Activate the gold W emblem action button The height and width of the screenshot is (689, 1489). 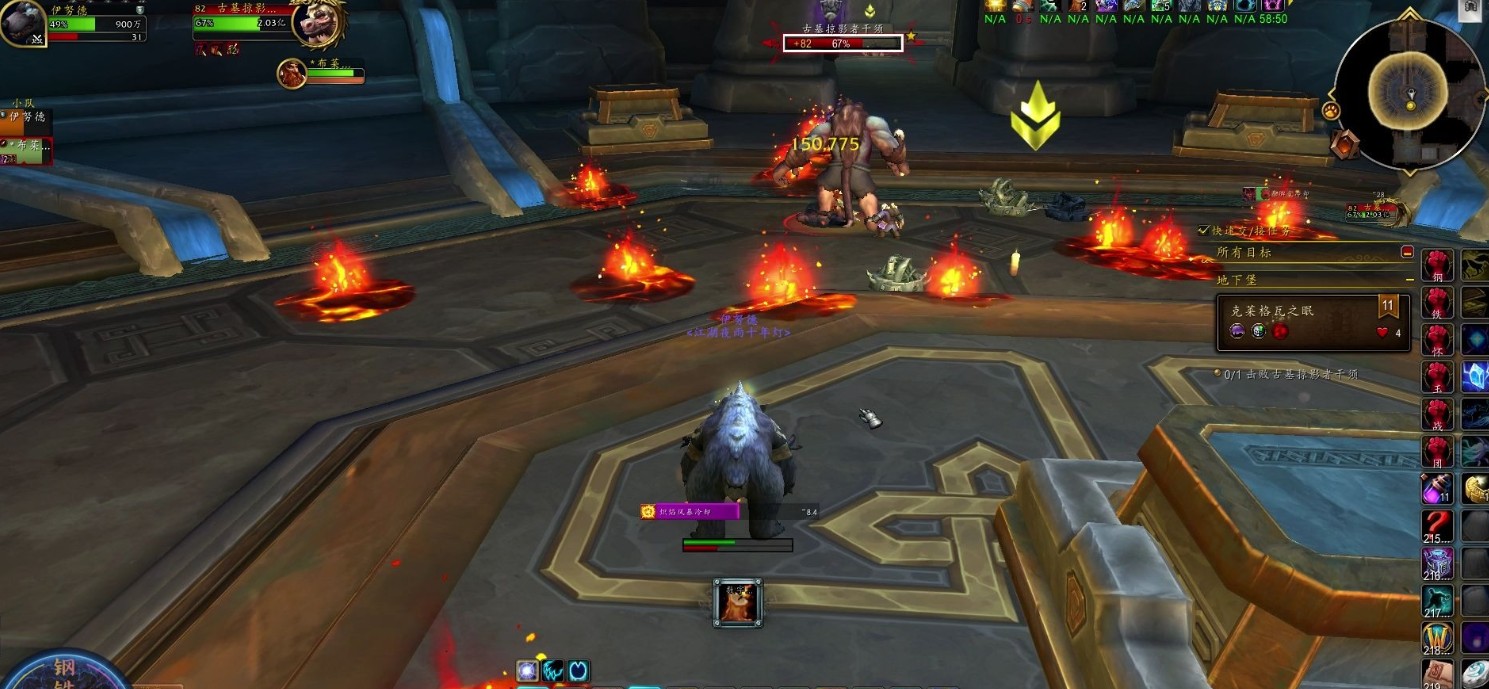1437,638
